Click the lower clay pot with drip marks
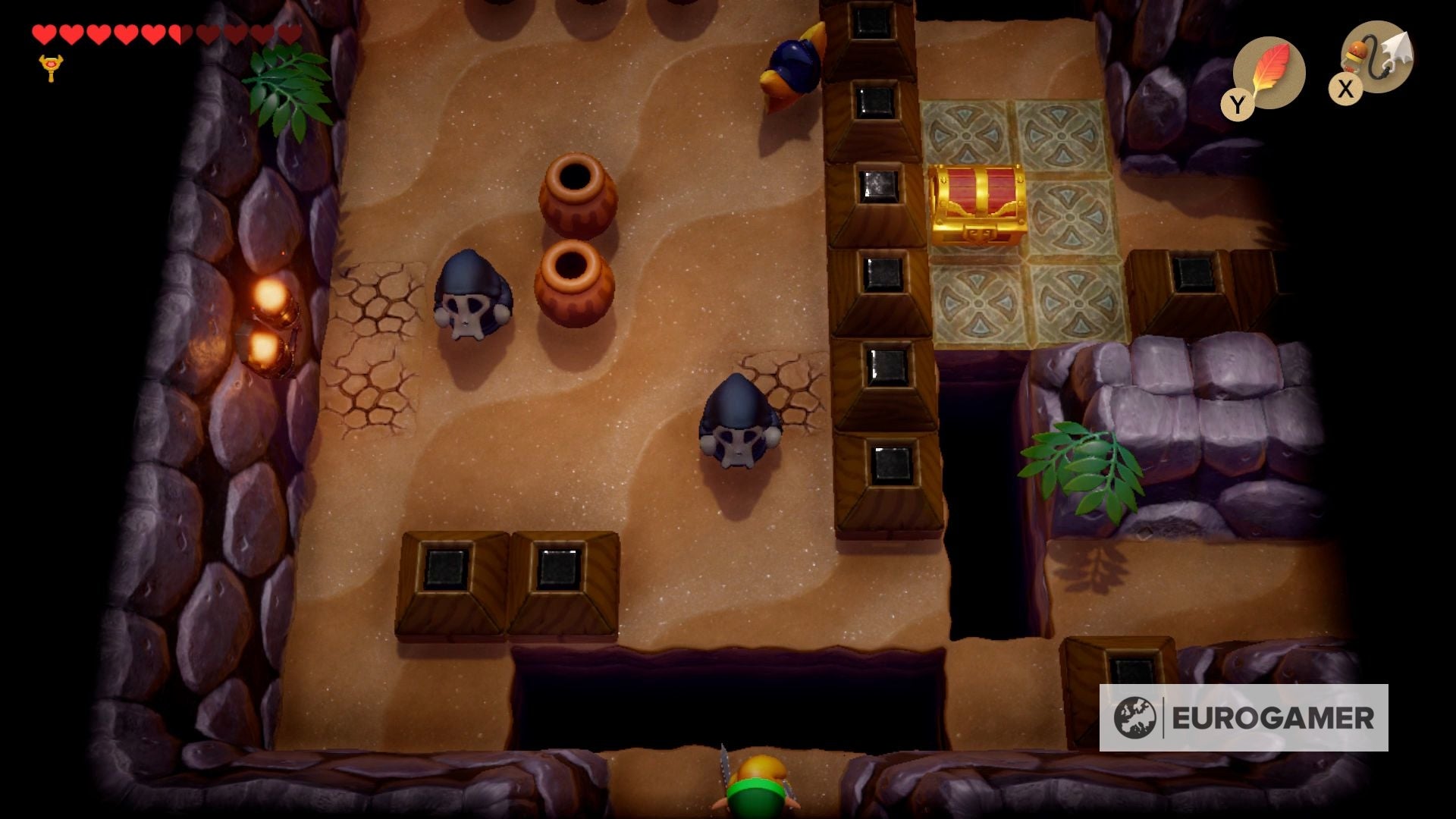 click(572, 281)
